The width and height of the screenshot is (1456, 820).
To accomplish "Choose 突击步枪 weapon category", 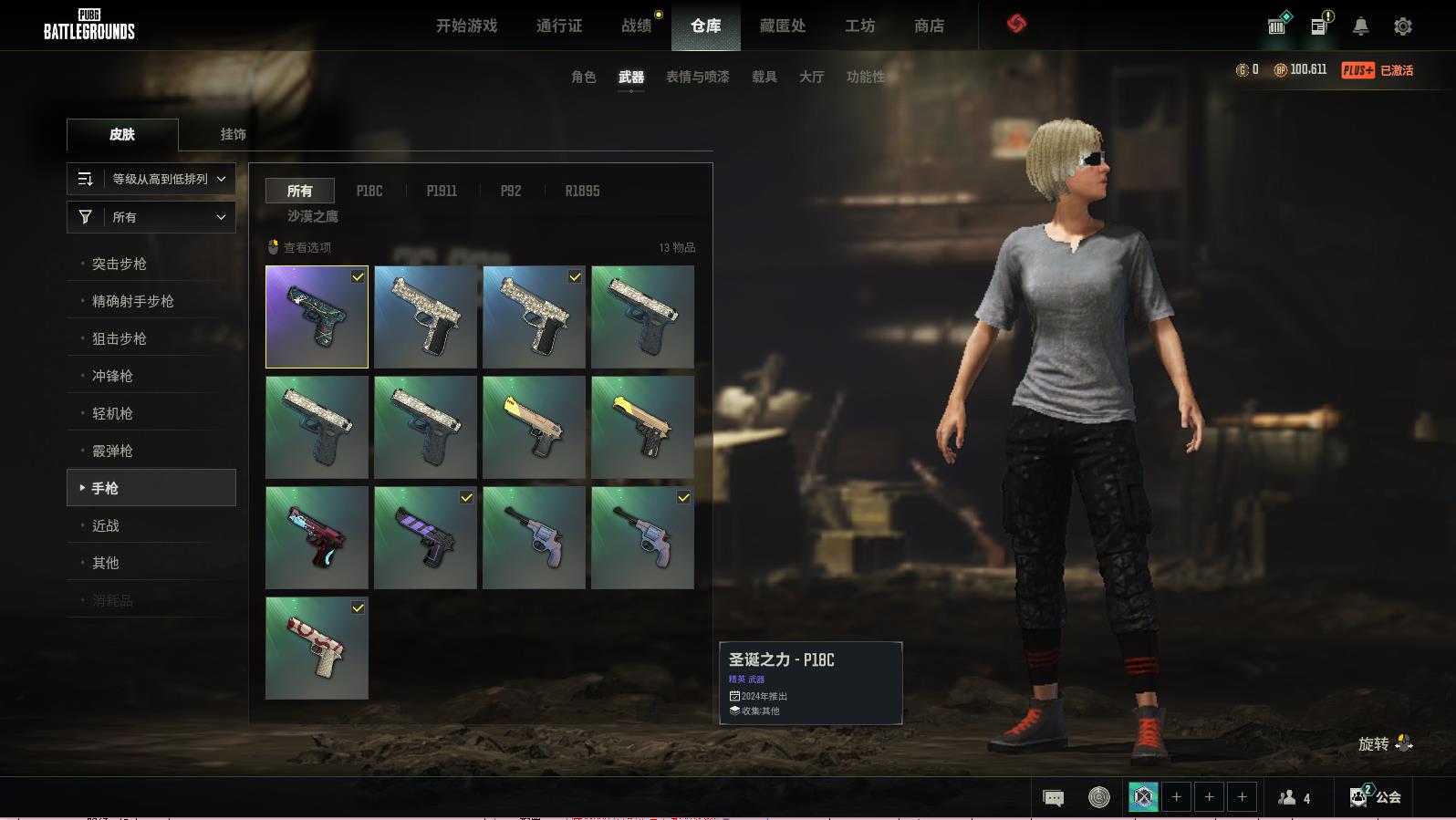I will pyautogui.click(x=120, y=264).
